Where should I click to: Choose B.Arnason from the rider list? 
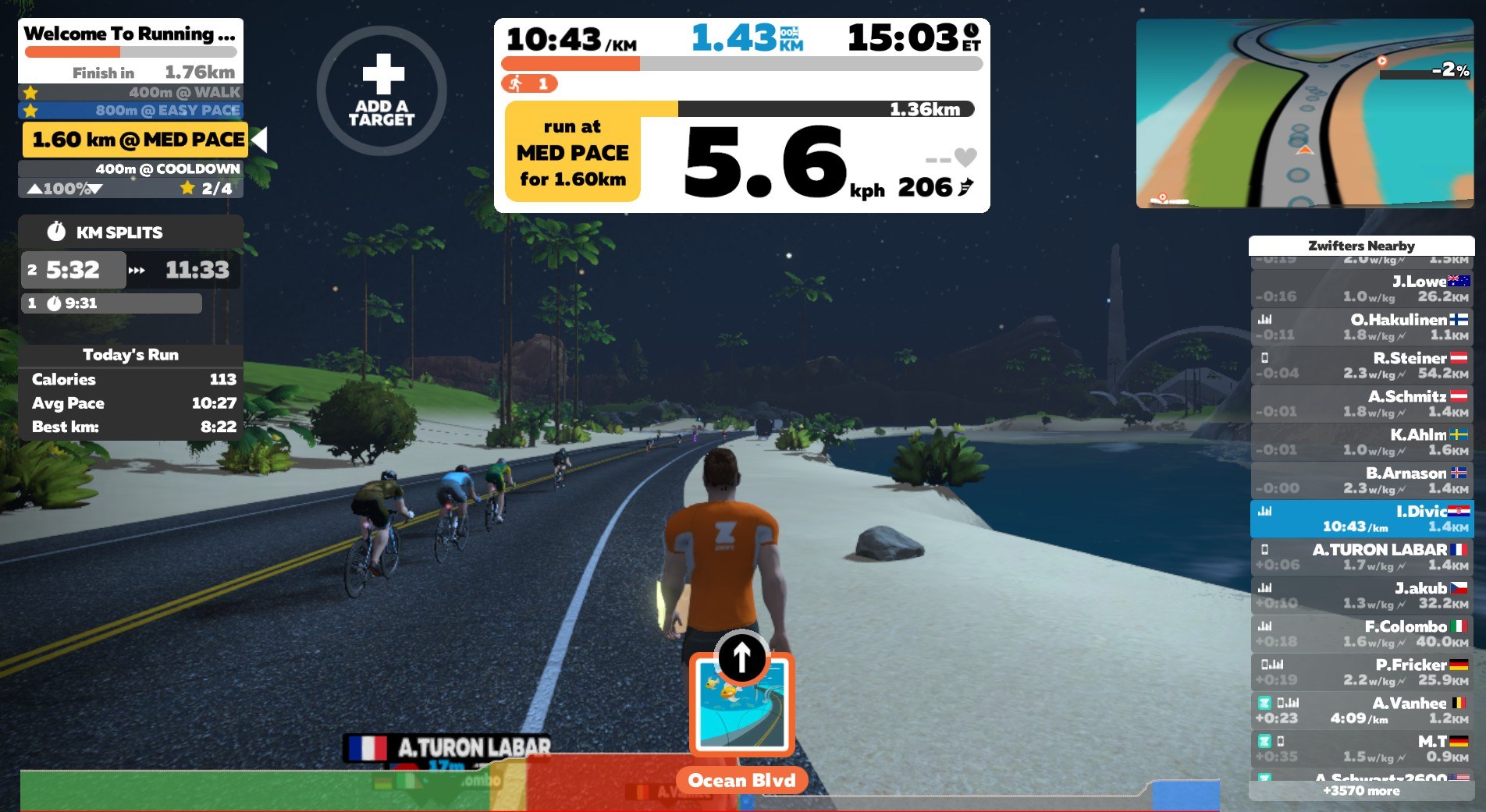coord(1362,480)
